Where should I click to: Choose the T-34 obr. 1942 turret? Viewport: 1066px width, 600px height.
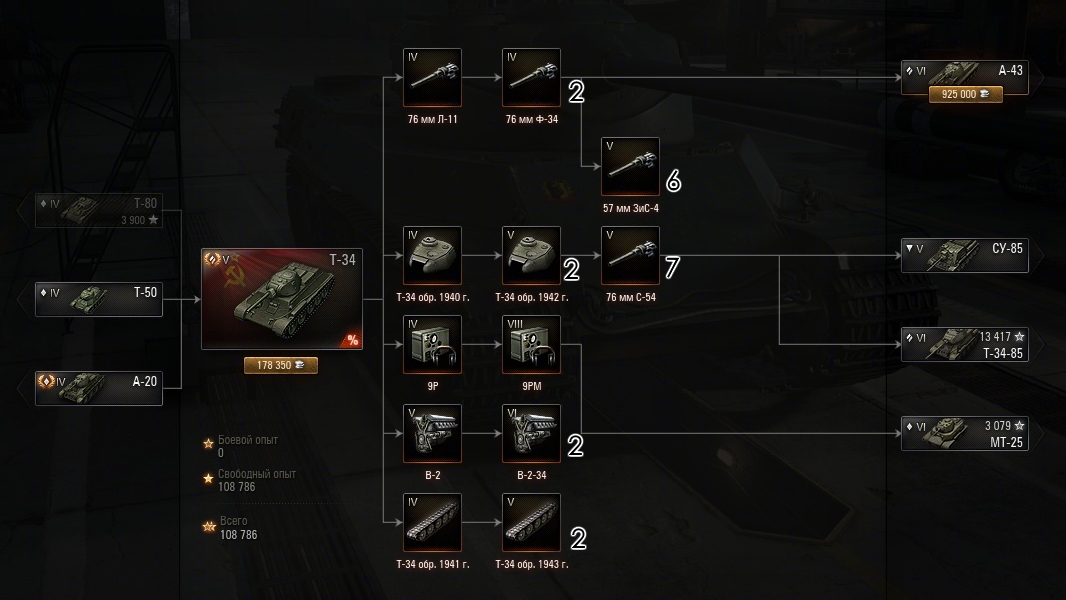tap(531, 255)
